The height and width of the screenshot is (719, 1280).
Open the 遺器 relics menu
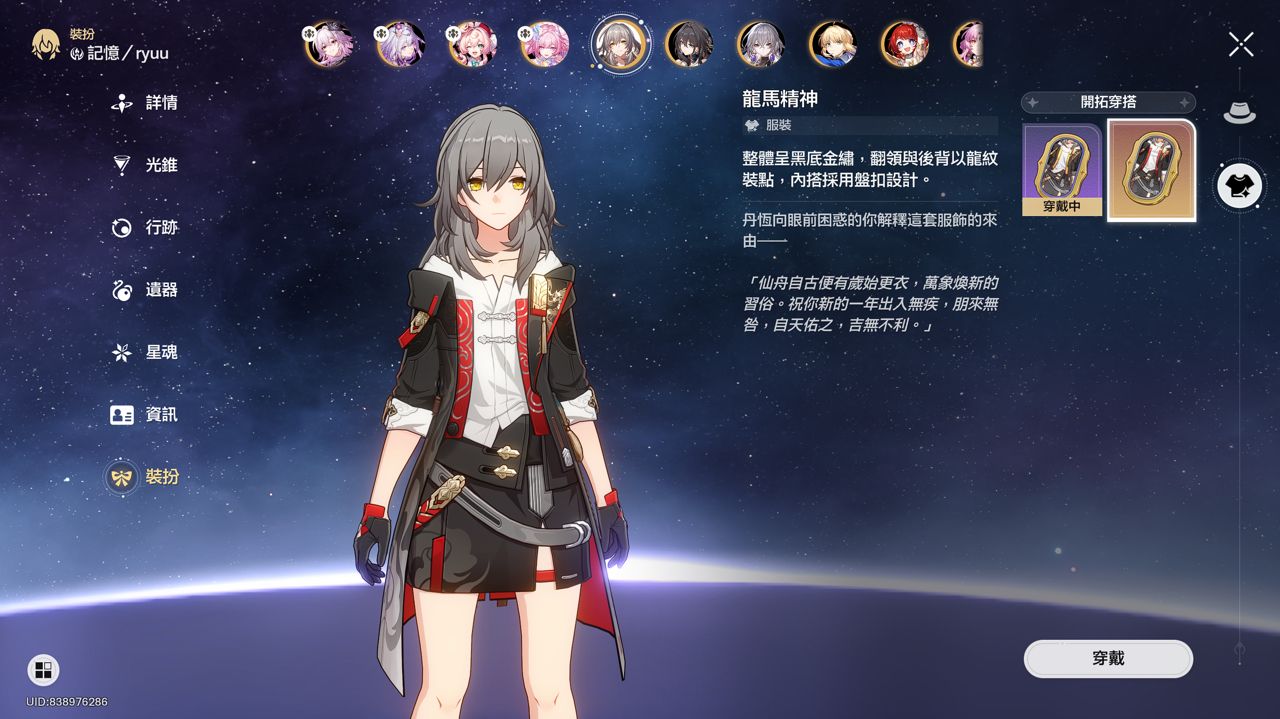(x=146, y=290)
